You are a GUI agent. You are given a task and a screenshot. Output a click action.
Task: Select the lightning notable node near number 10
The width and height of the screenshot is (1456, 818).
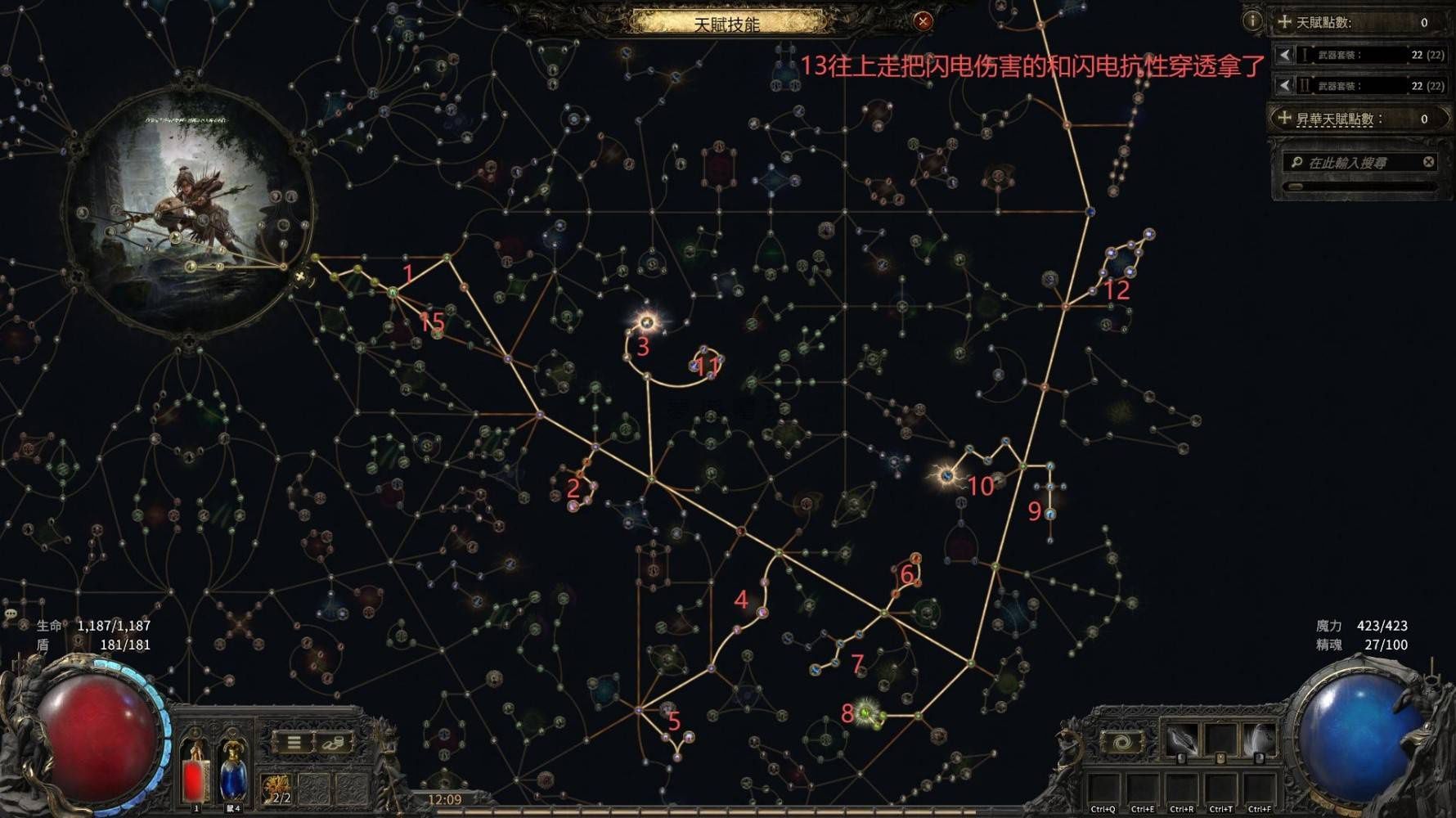(x=947, y=474)
